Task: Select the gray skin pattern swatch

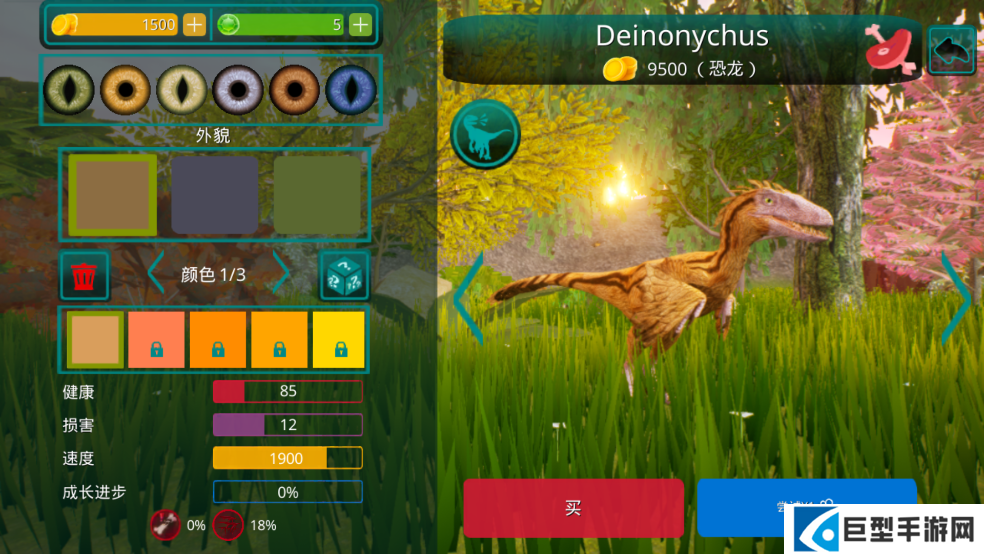Action: click(214, 195)
